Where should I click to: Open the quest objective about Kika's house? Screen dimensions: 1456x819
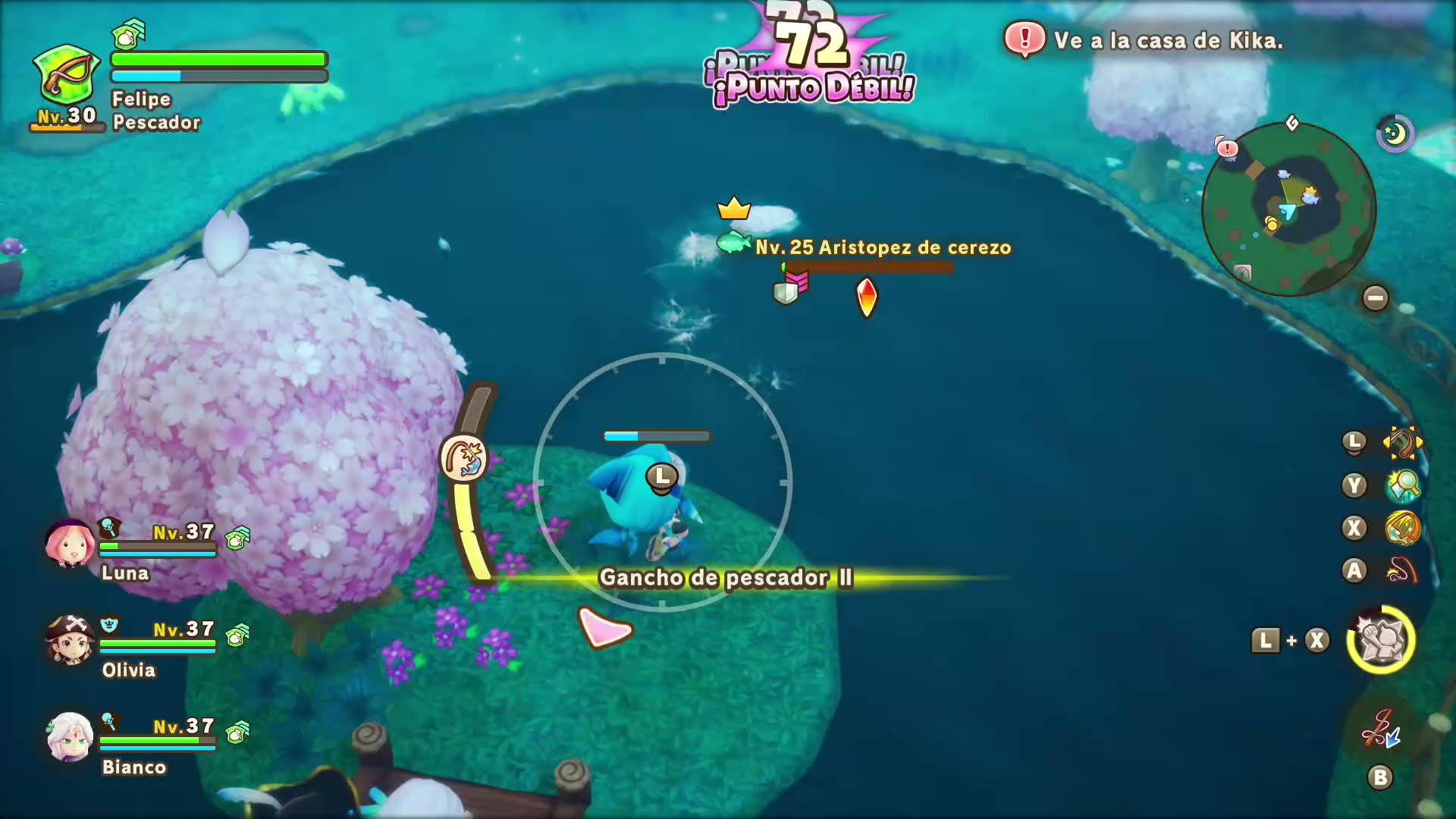coord(1168,40)
